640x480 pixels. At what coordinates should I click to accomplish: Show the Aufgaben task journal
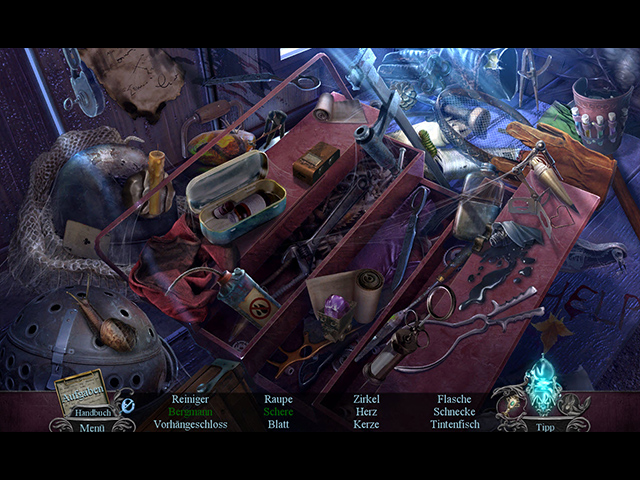84,393
